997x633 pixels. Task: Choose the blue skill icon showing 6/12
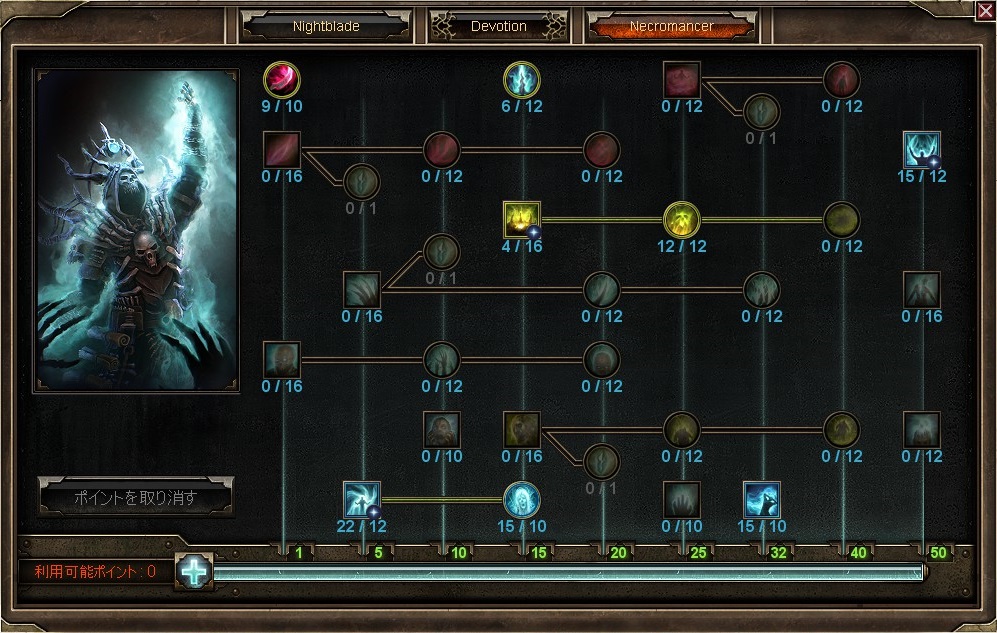tap(522, 79)
